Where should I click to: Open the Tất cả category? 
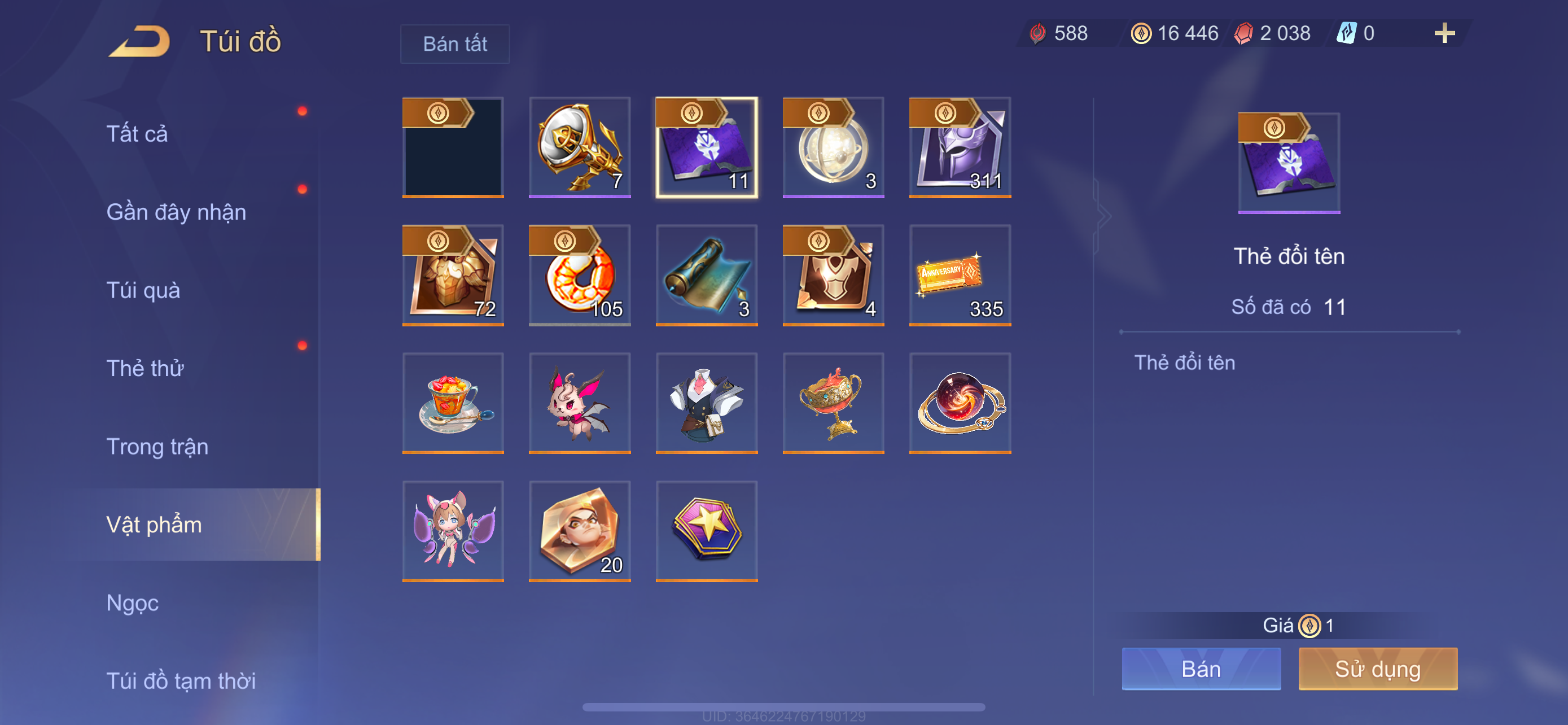[137, 133]
